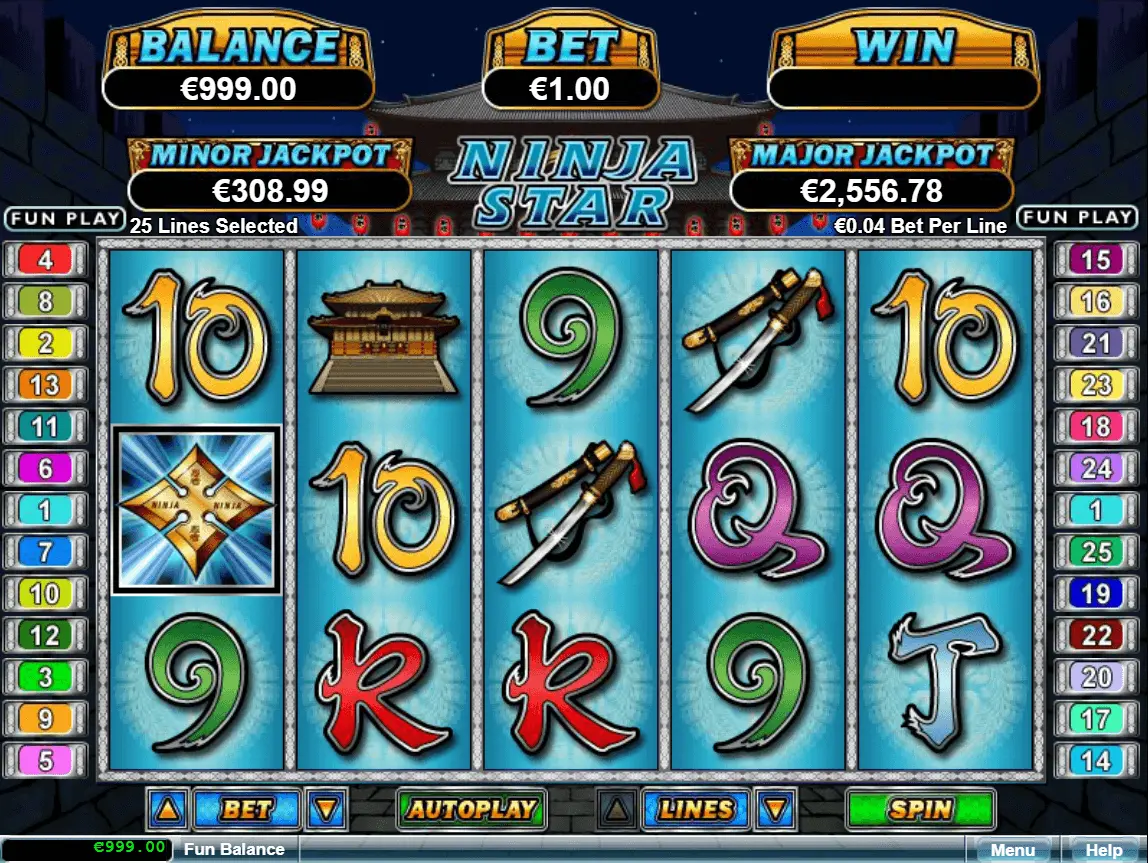The height and width of the screenshot is (863, 1148).
Task: Select payline 8 indicator
Action: point(45,302)
